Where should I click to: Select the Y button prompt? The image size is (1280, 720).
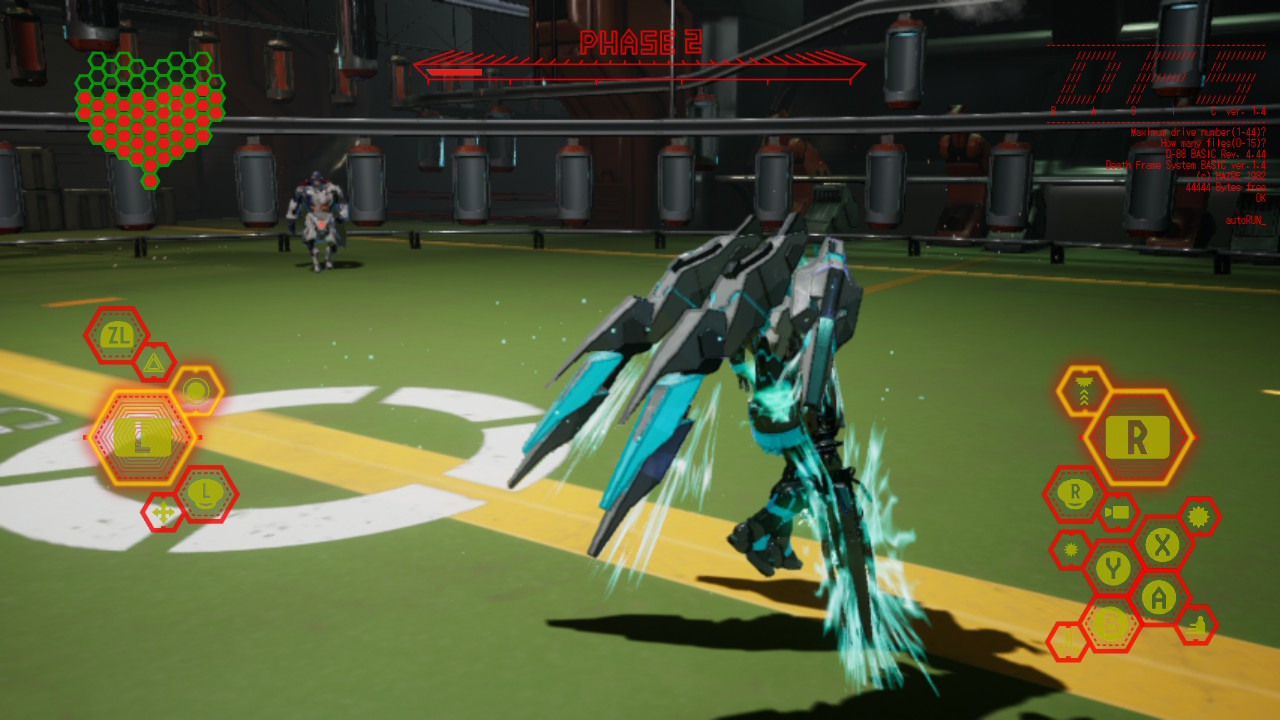(x=1113, y=566)
